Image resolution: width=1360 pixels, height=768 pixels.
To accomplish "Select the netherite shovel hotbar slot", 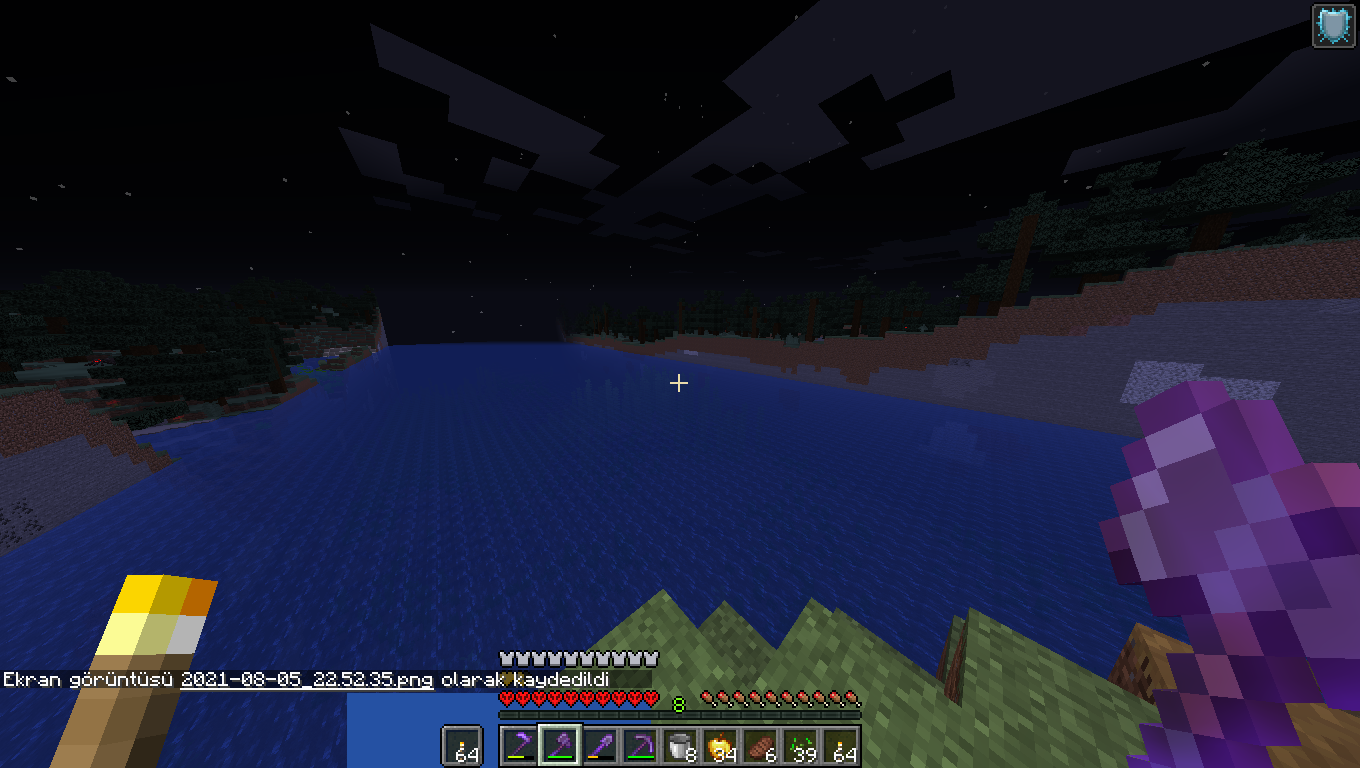I will (600, 746).
